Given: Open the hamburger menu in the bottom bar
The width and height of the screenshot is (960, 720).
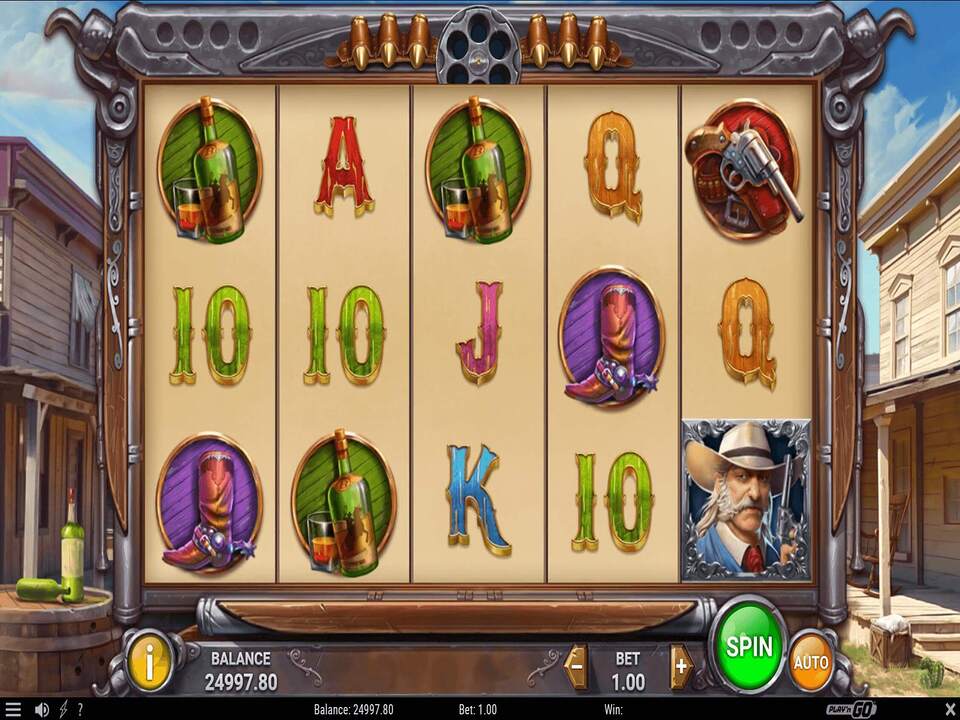Looking at the screenshot, I should coord(13,709).
